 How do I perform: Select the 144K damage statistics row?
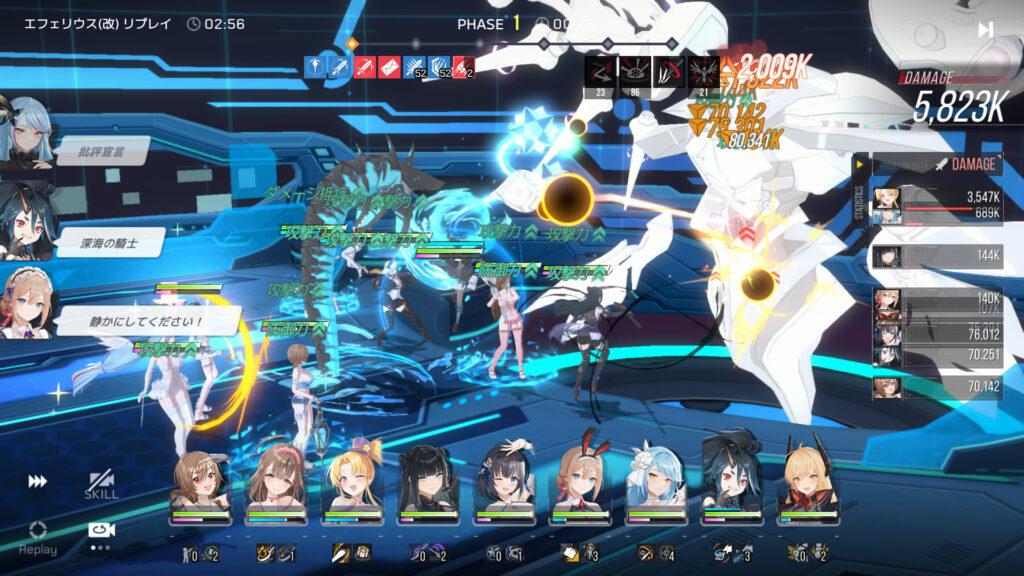point(937,256)
